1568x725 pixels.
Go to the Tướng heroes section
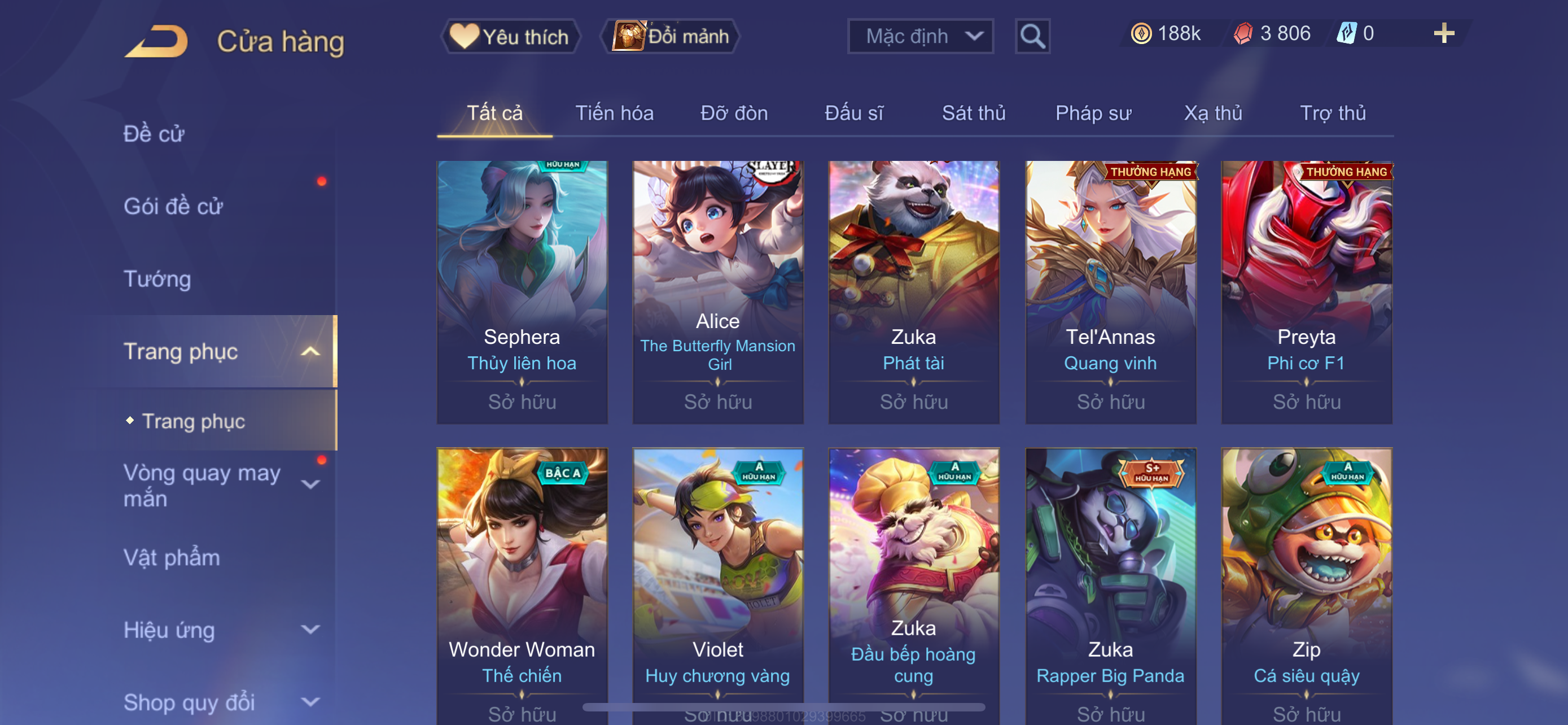point(157,279)
